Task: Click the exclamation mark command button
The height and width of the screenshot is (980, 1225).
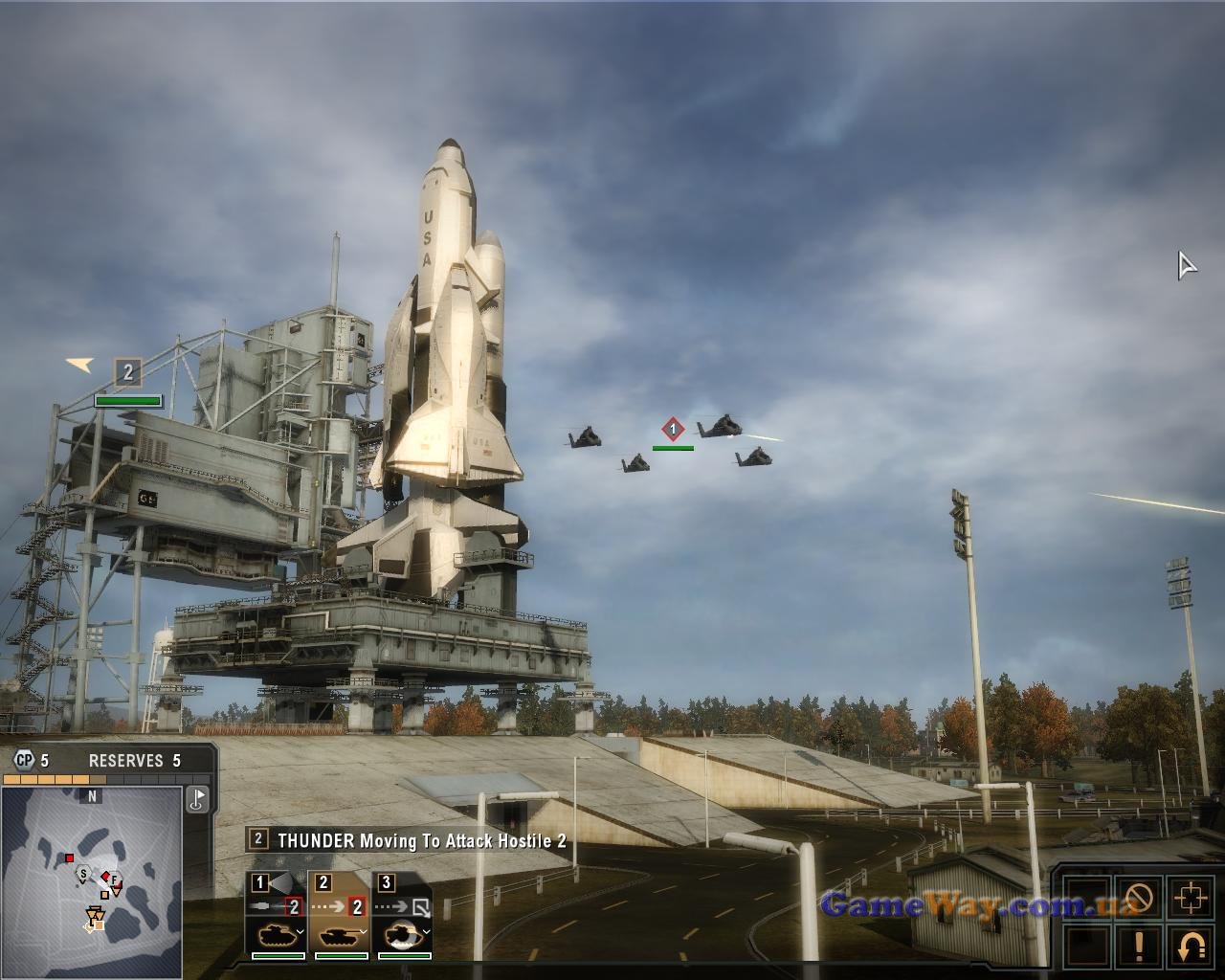Action: coord(1139,946)
